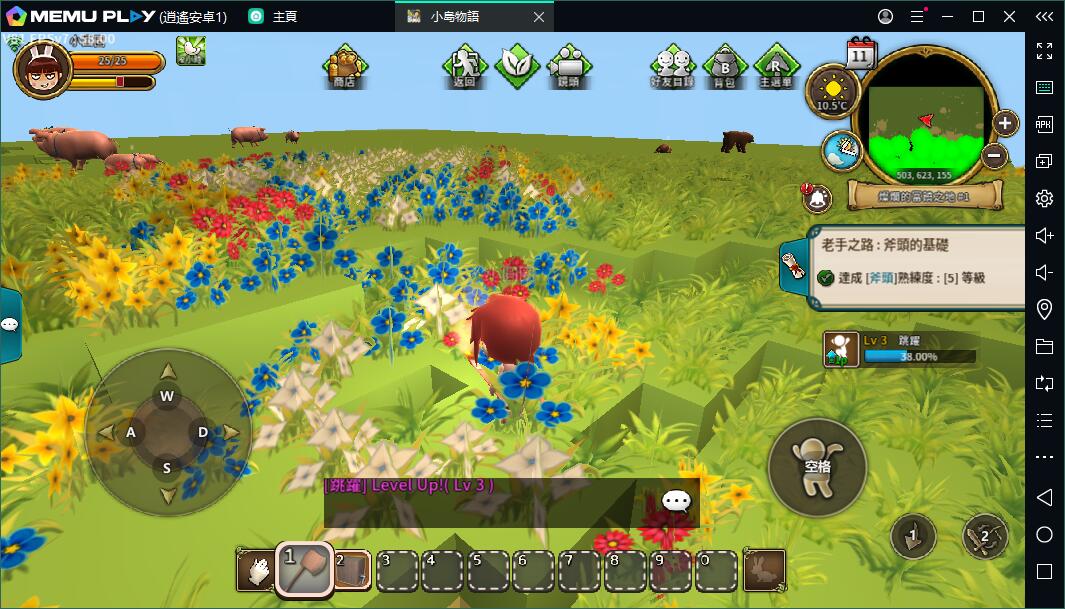Screen dimensions: 1065x609
Task: Select the green leaf icon
Action: (x=517, y=64)
